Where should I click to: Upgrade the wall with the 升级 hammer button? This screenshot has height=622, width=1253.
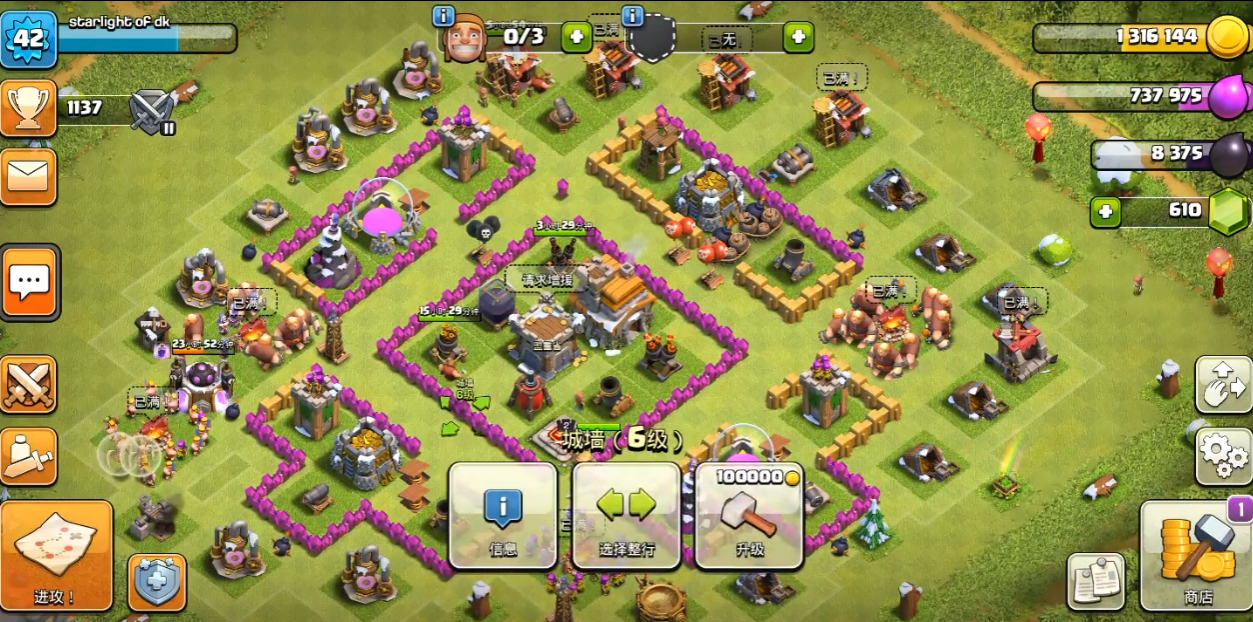click(x=749, y=516)
